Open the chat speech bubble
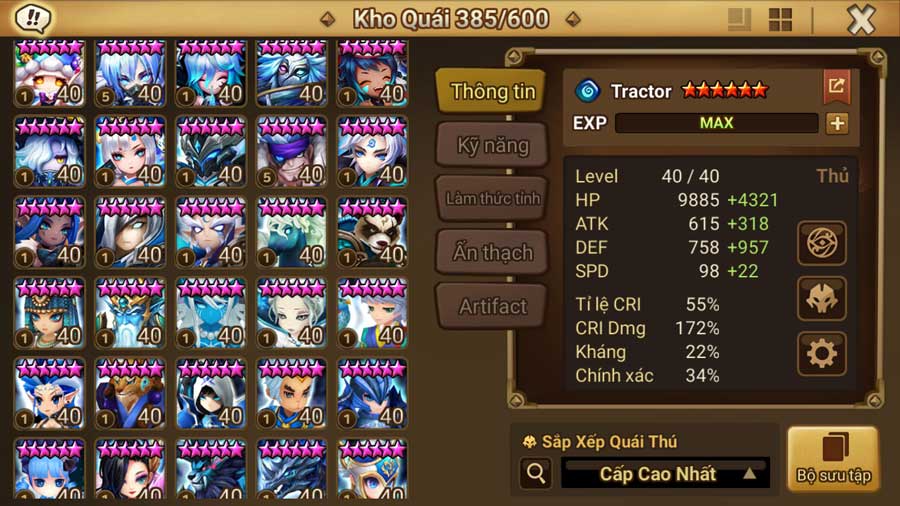 coord(35,18)
